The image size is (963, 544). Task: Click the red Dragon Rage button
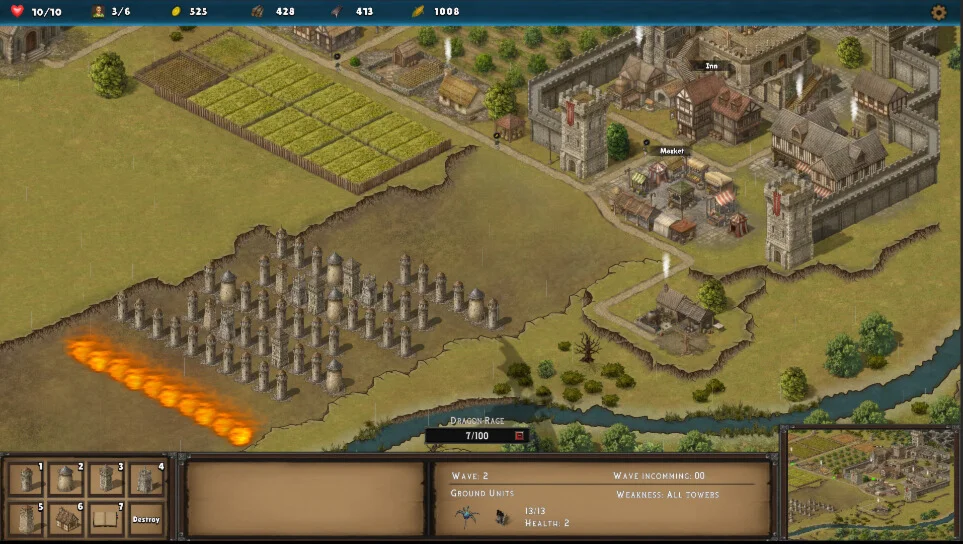coord(519,436)
